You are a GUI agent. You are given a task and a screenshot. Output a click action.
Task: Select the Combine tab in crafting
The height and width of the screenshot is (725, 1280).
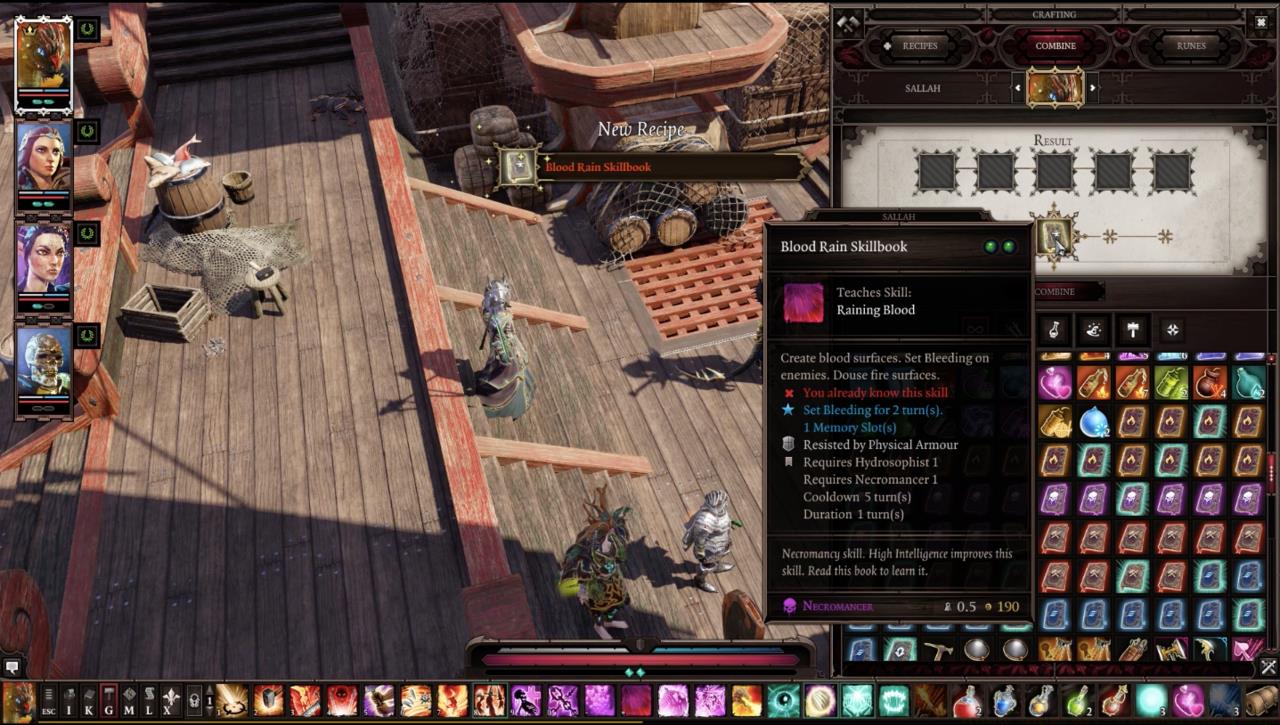[1055, 46]
